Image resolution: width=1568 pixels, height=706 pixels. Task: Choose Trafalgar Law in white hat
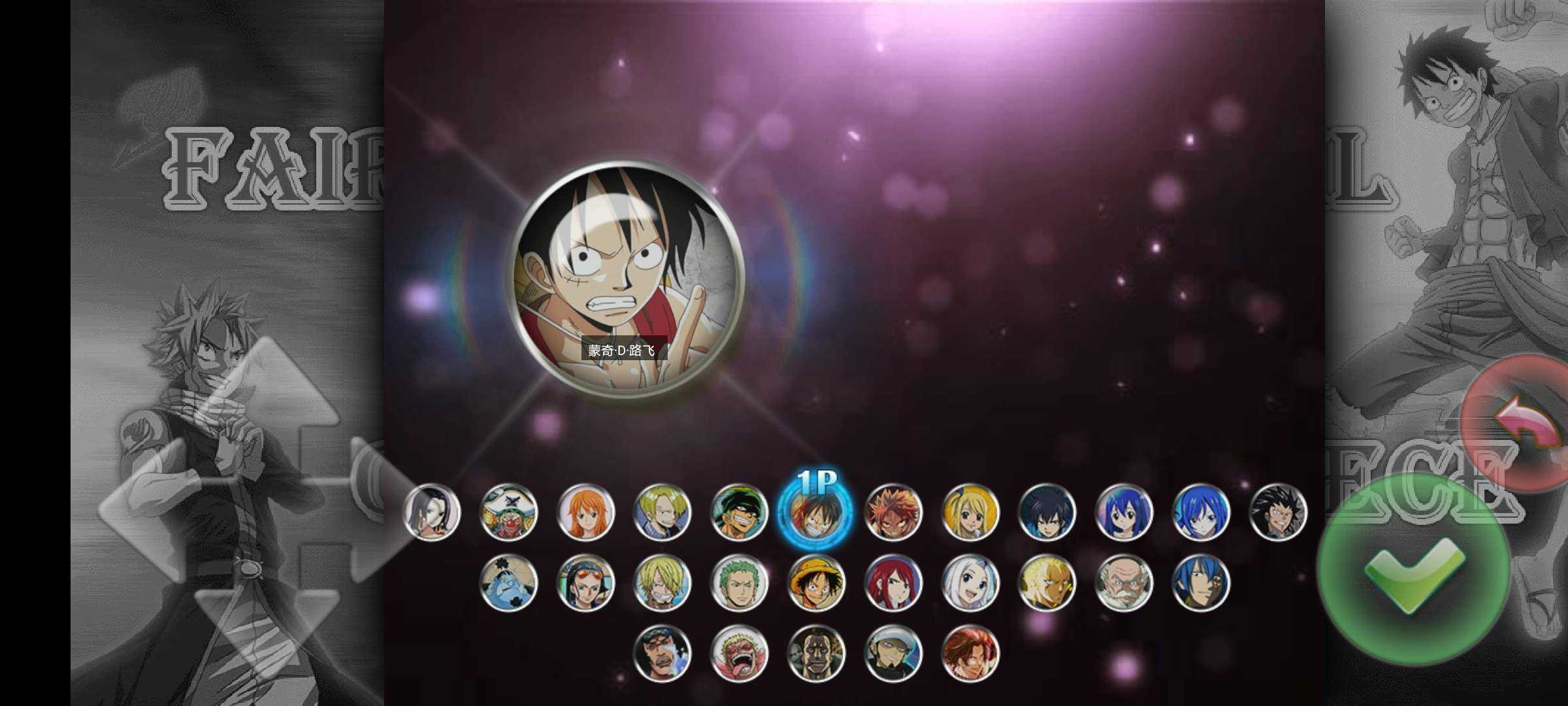[892, 653]
